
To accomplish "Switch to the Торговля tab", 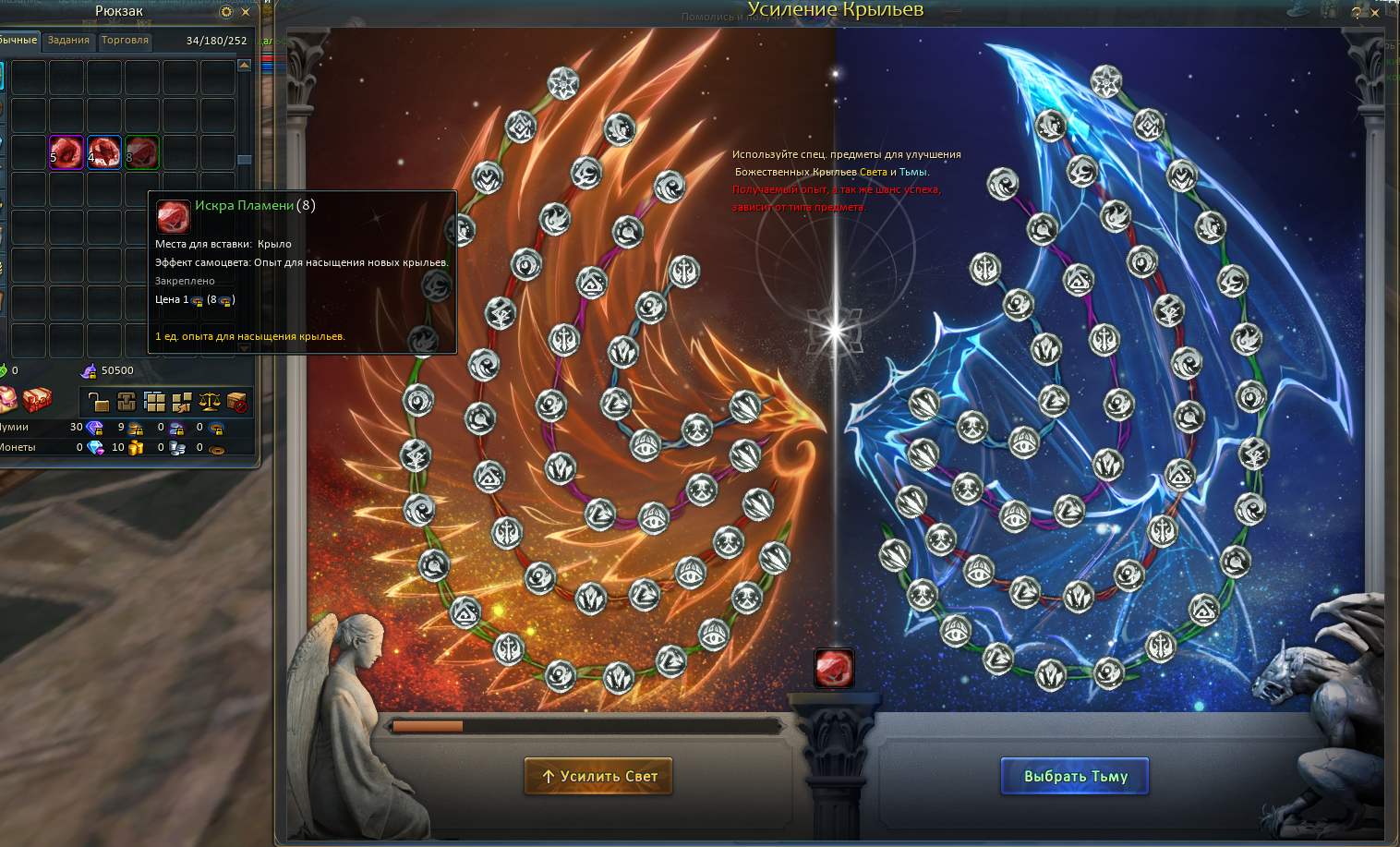I will (x=125, y=41).
